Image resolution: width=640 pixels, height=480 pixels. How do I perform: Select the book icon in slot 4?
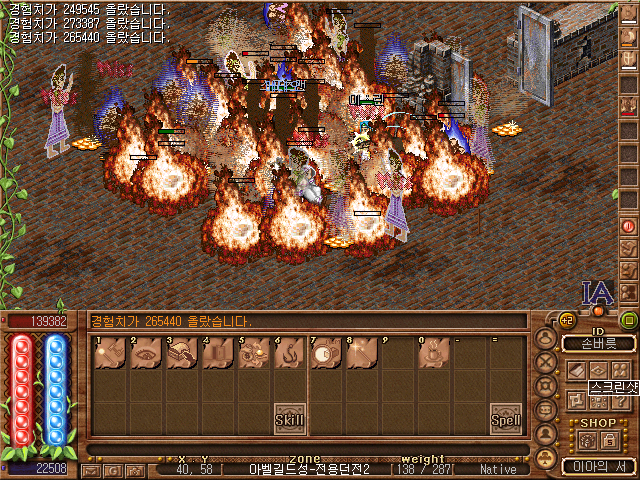pyautogui.click(x=218, y=353)
